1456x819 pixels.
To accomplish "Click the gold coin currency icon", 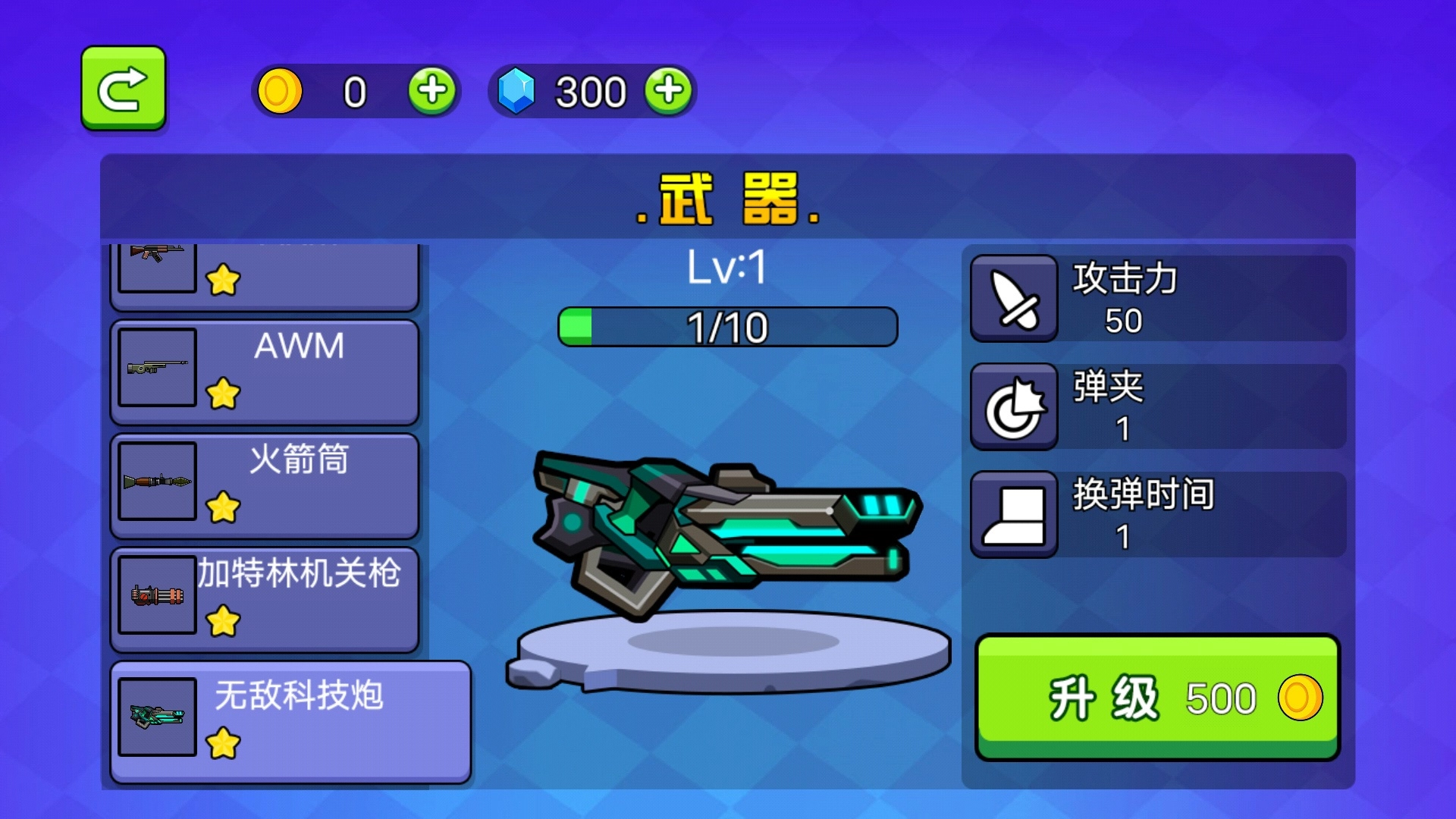I will (280, 91).
